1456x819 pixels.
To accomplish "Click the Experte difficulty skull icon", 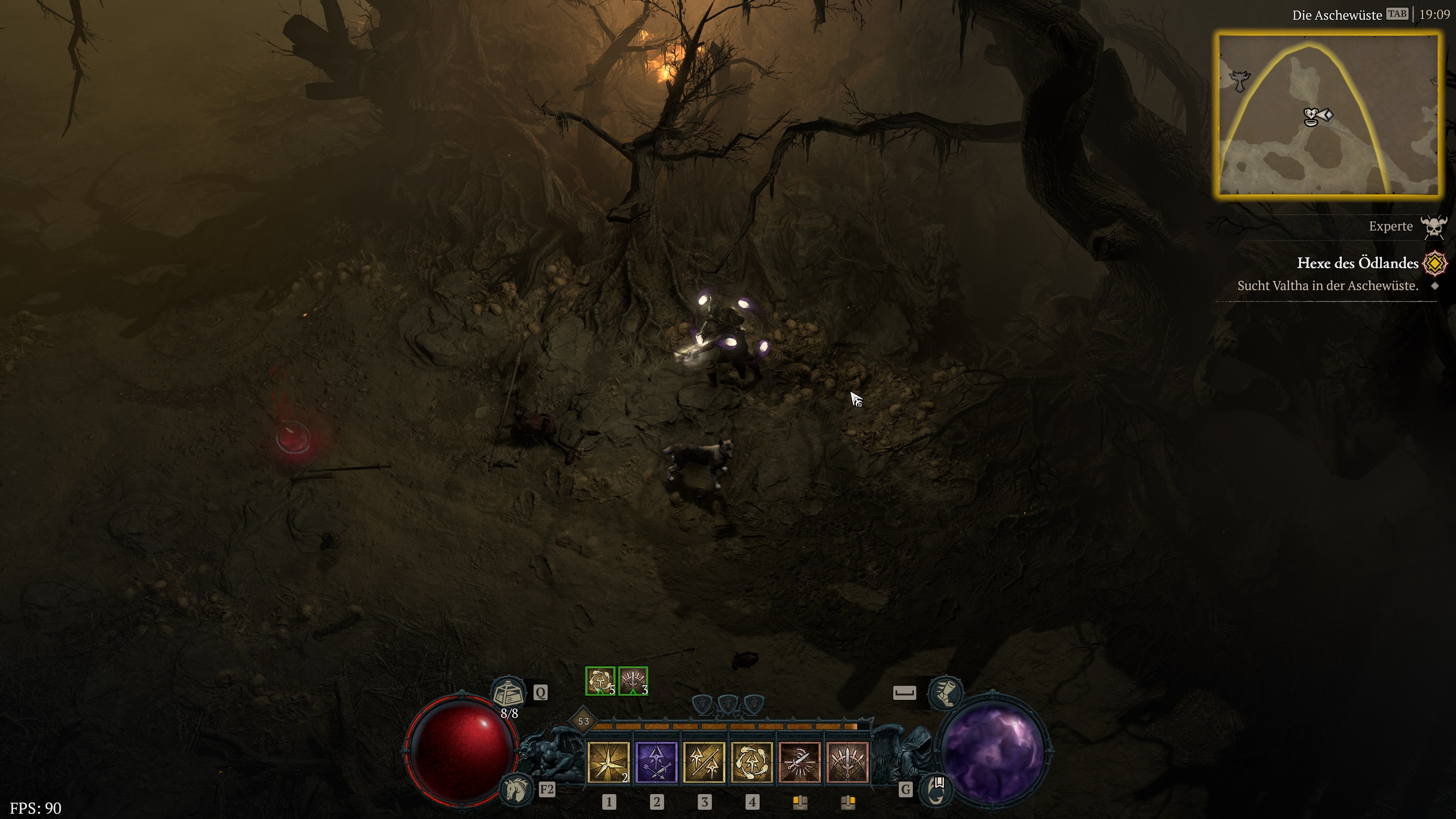I will pyautogui.click(x=1434, y=227).
